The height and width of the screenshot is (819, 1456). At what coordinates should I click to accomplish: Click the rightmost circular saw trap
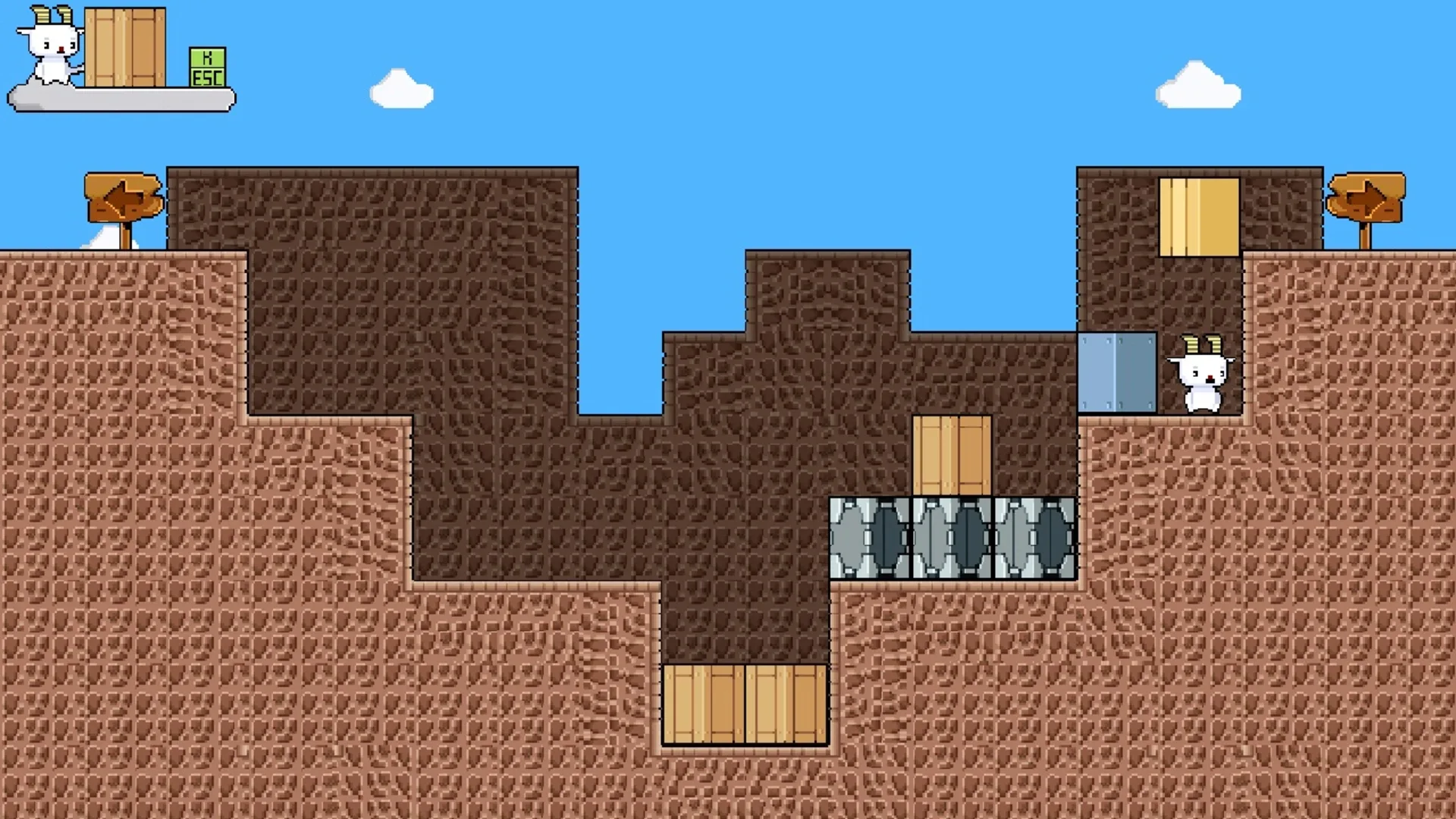pyautogui.click(x=1034, y=538)
